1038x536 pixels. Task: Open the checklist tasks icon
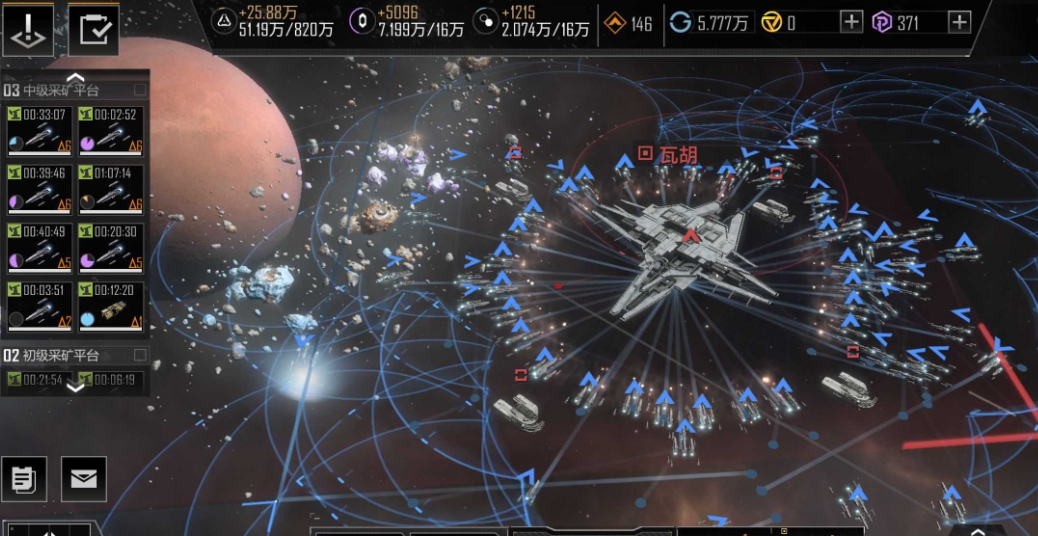click(93, 30)
